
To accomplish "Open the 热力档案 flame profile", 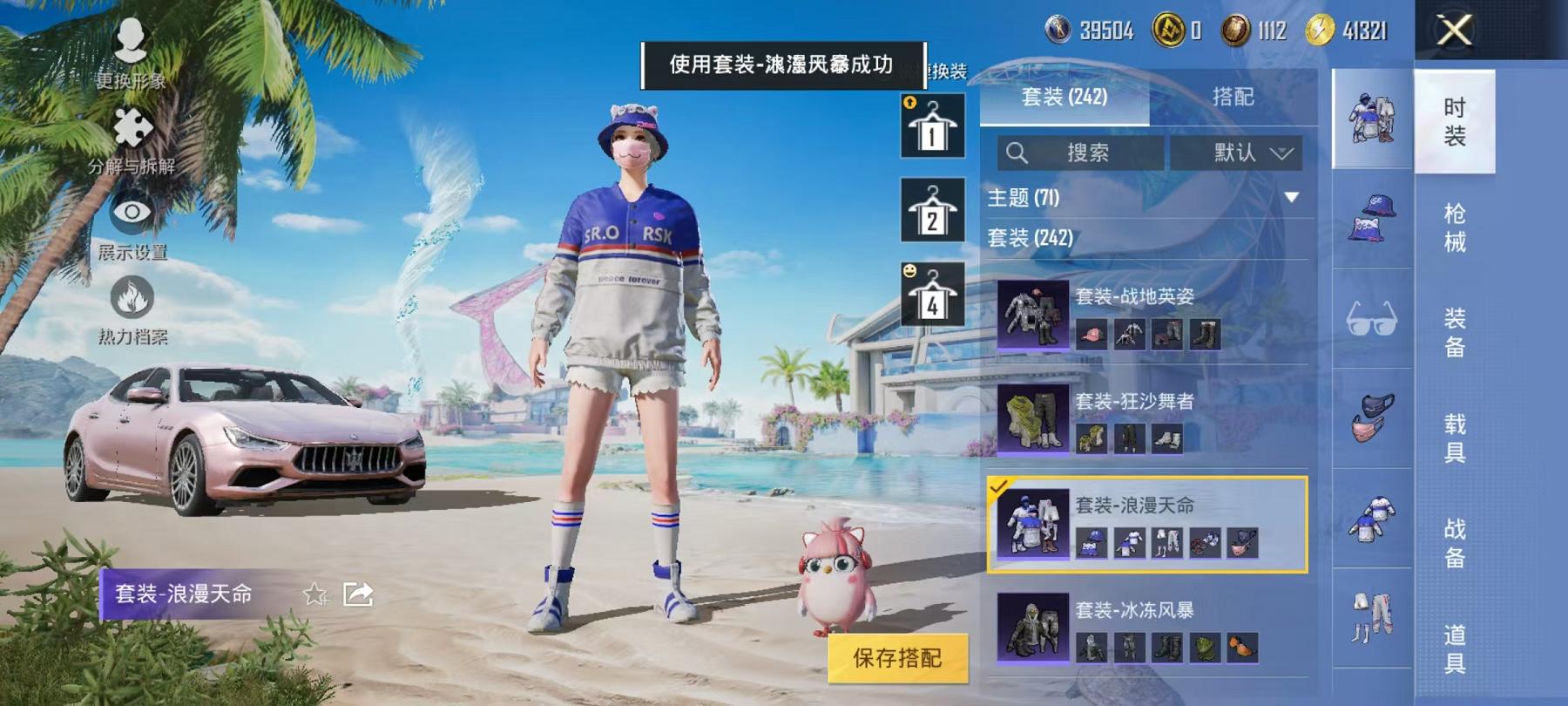I will coord(131,296).
